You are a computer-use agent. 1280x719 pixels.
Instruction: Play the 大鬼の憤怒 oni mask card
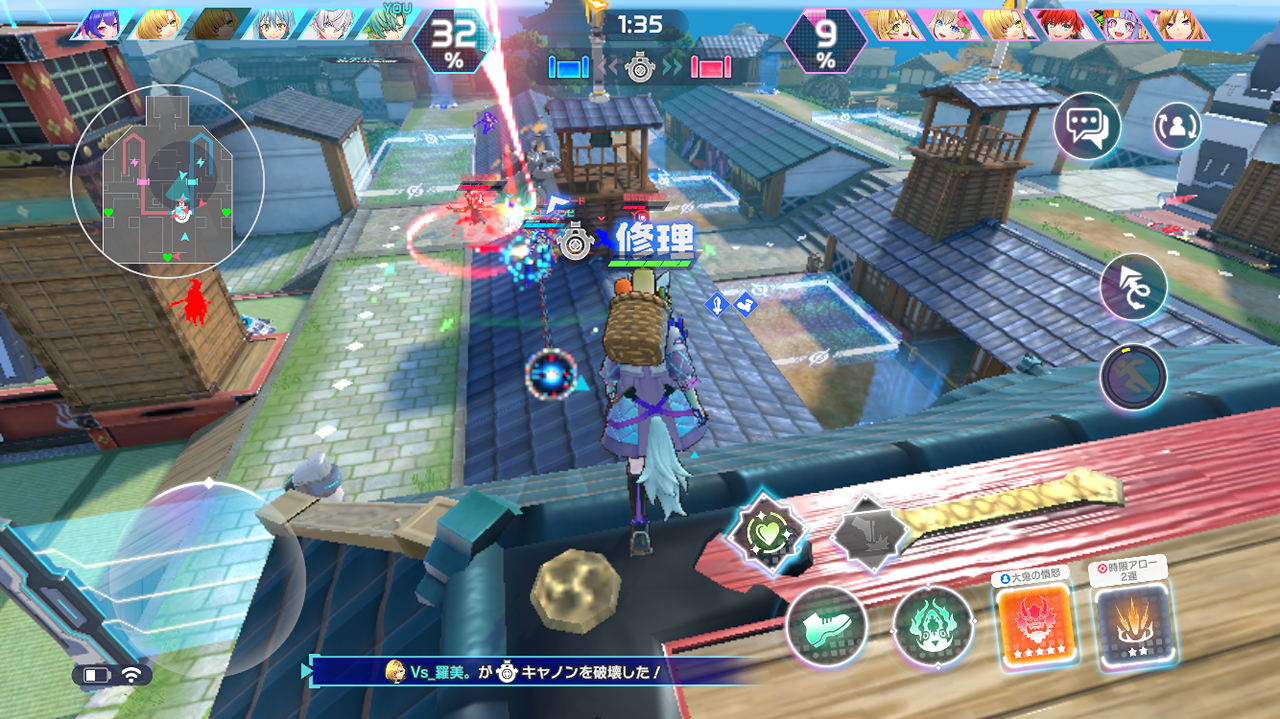point(1032,625)
